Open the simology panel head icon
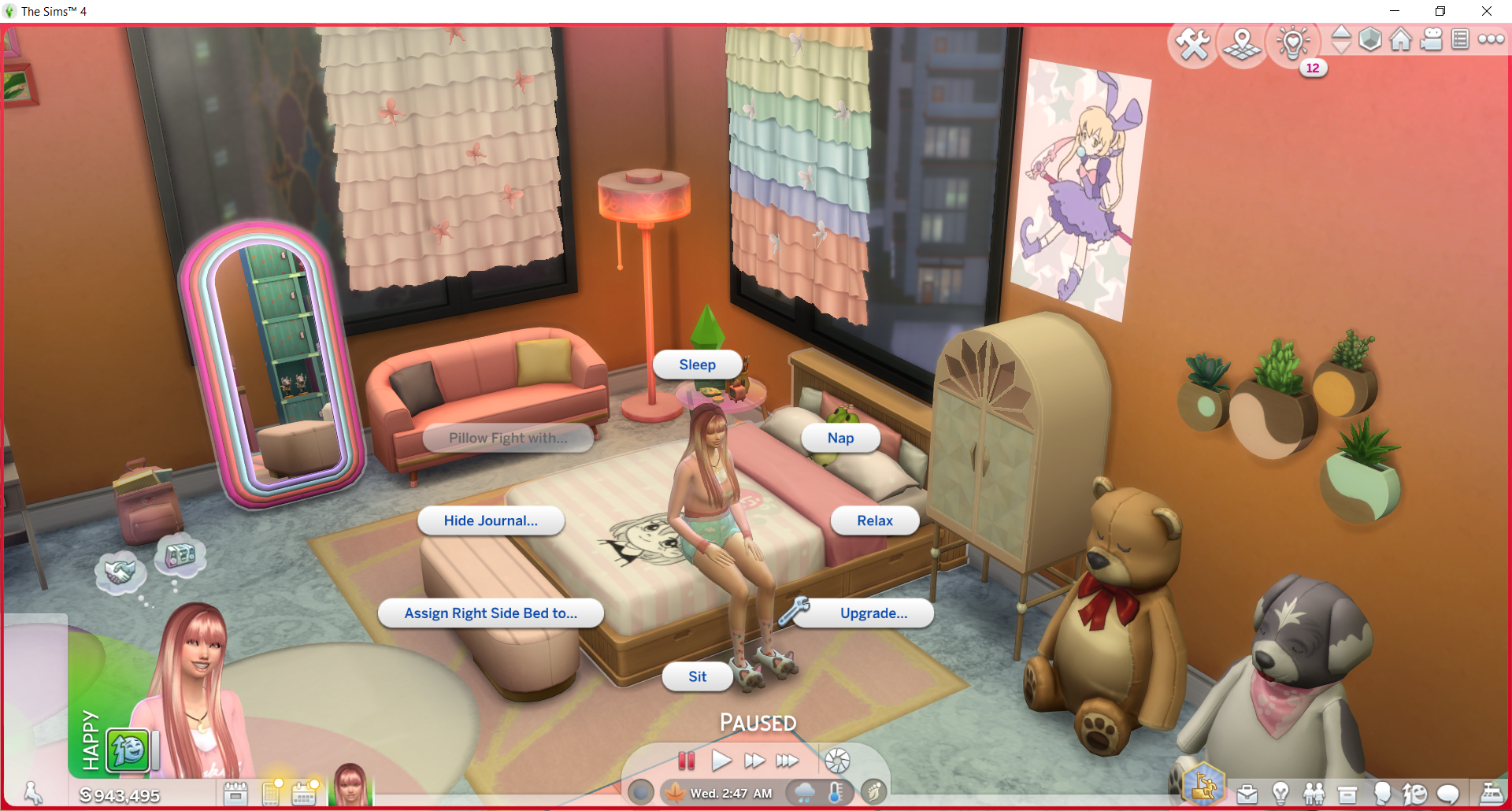1512x811 pixels. coord(1384,794)
